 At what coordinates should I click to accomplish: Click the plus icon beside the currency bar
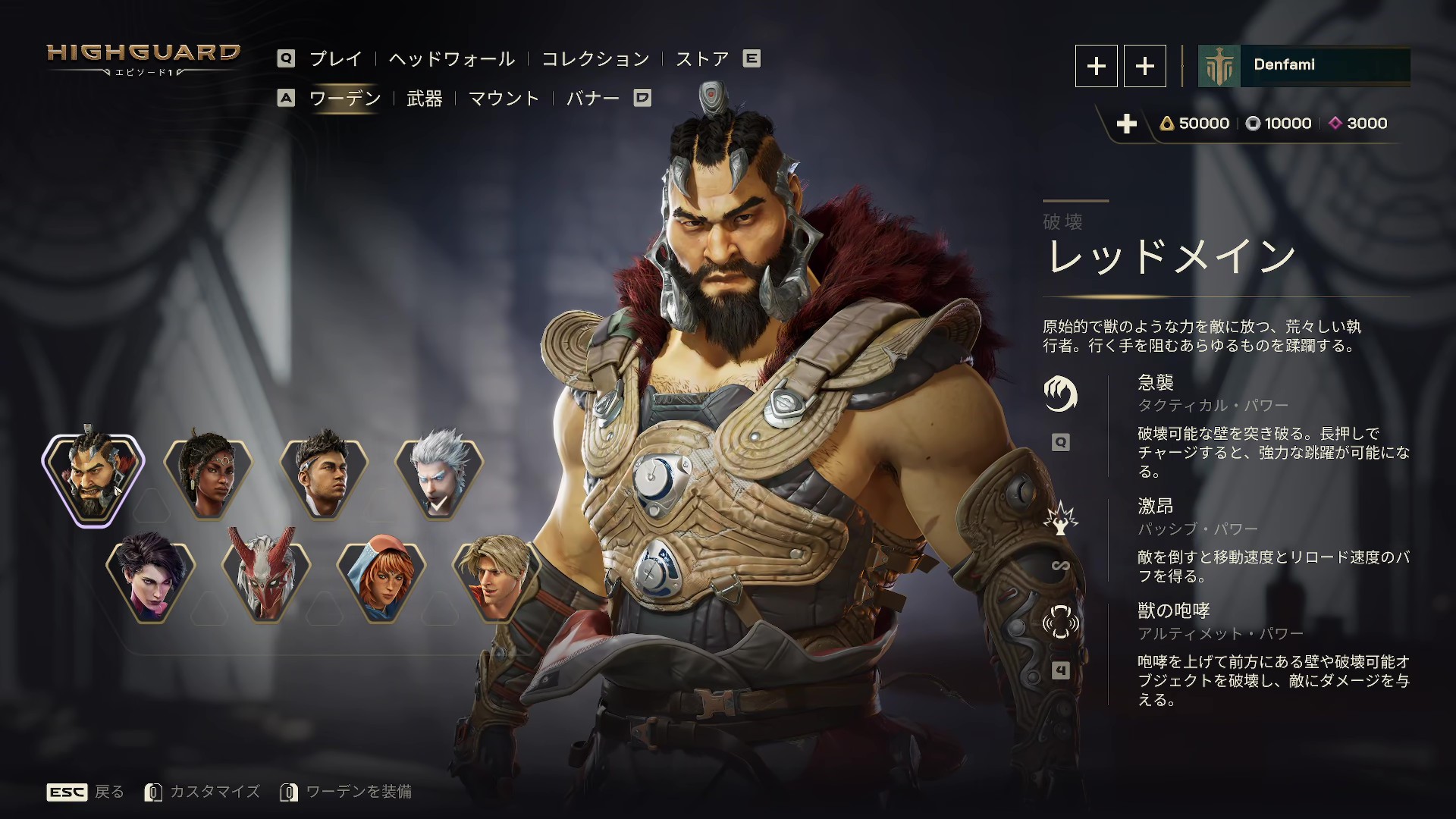(x=1128, y=124)
